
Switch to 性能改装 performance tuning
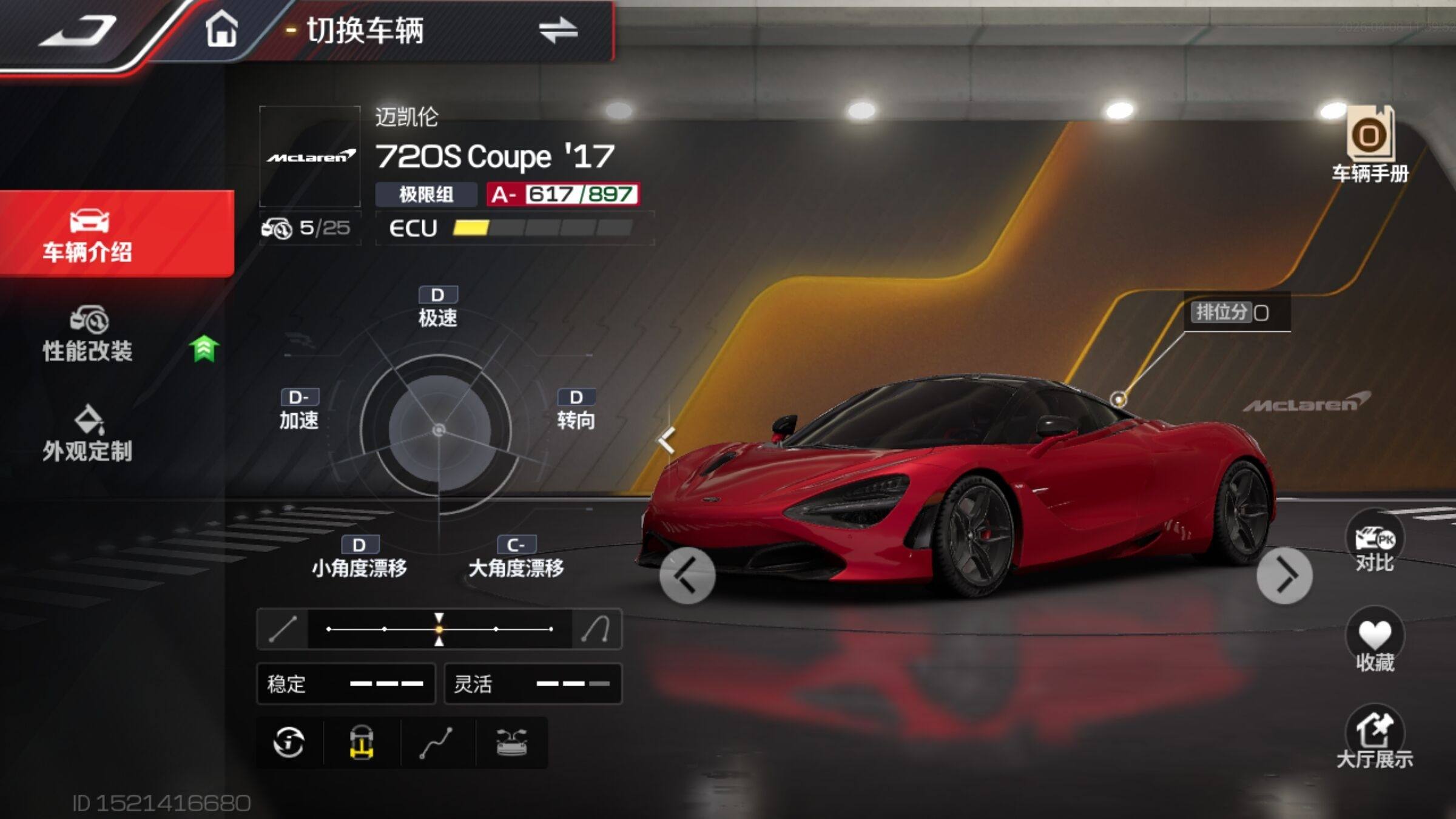88,335
